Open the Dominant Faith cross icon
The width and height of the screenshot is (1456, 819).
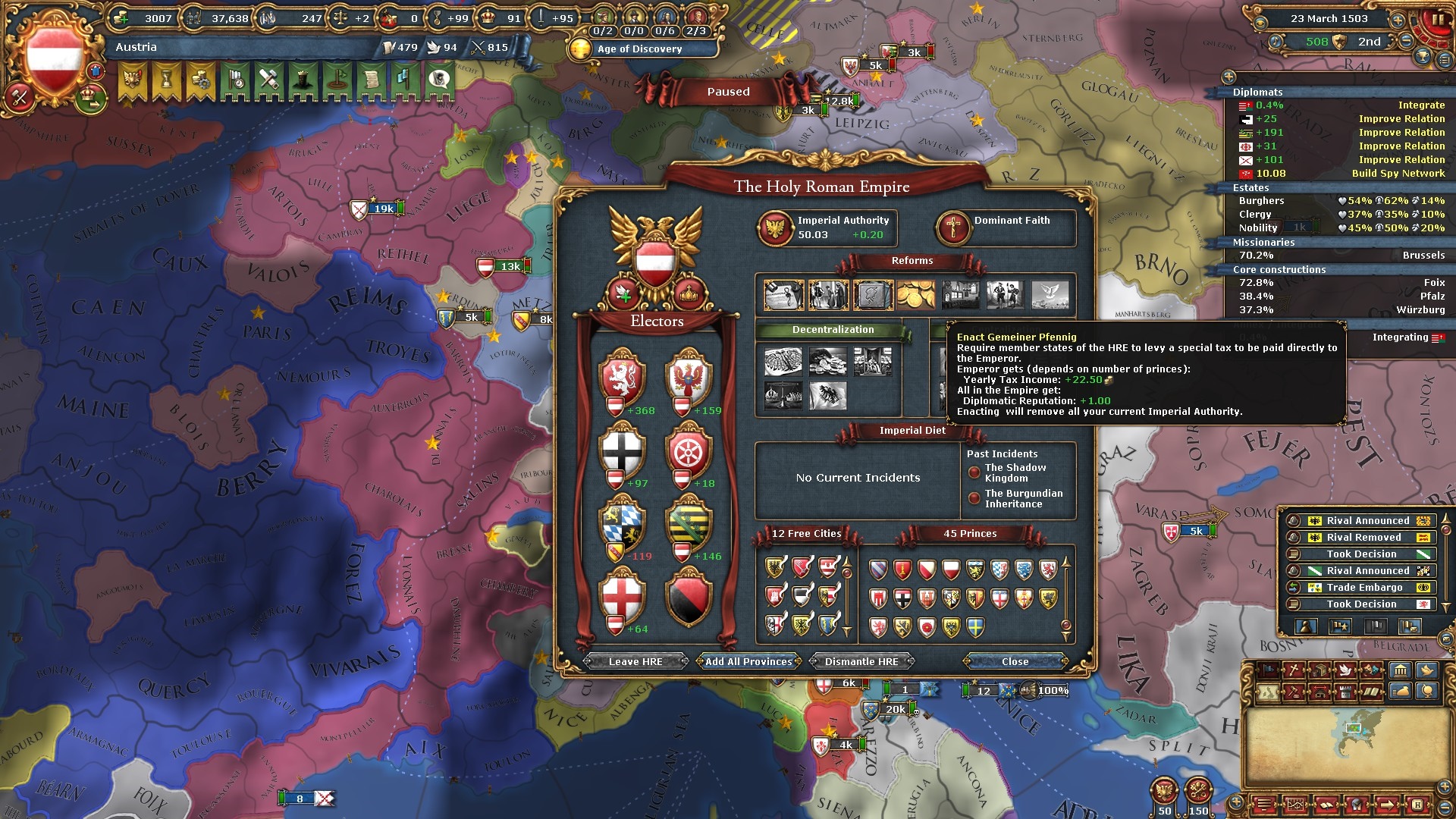(952, 227)
